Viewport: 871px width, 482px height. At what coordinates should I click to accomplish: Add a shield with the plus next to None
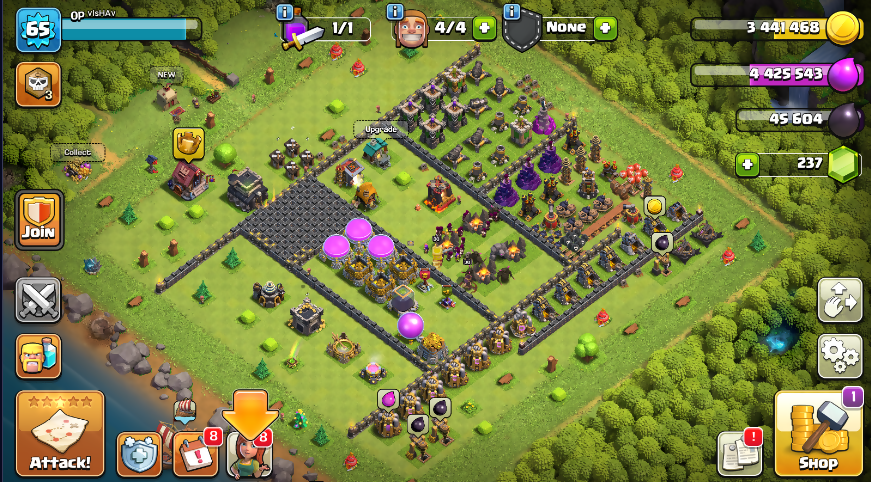(x=604, y=28)
